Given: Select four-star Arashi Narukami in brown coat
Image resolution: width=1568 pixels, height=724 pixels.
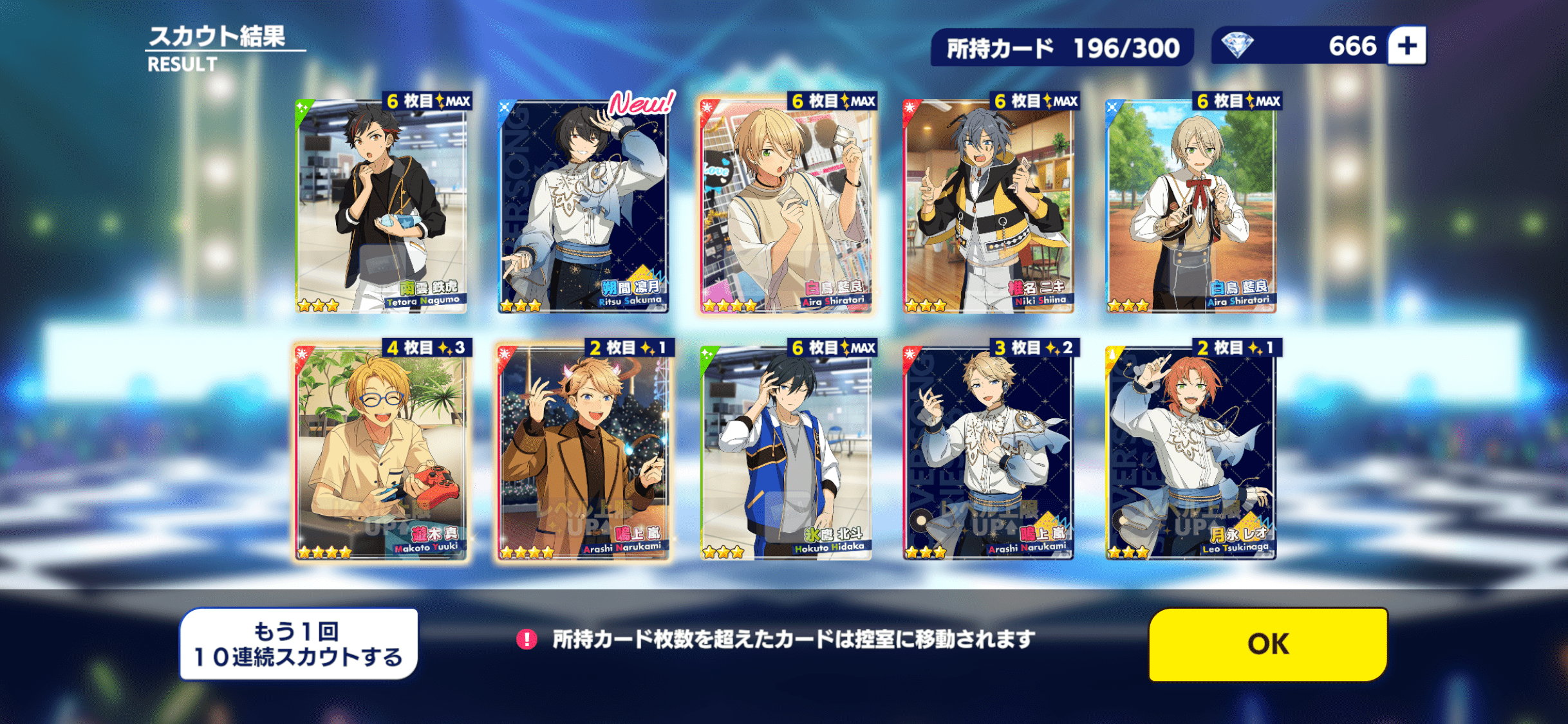Looking at the screenshot, I should click(583, 453).
